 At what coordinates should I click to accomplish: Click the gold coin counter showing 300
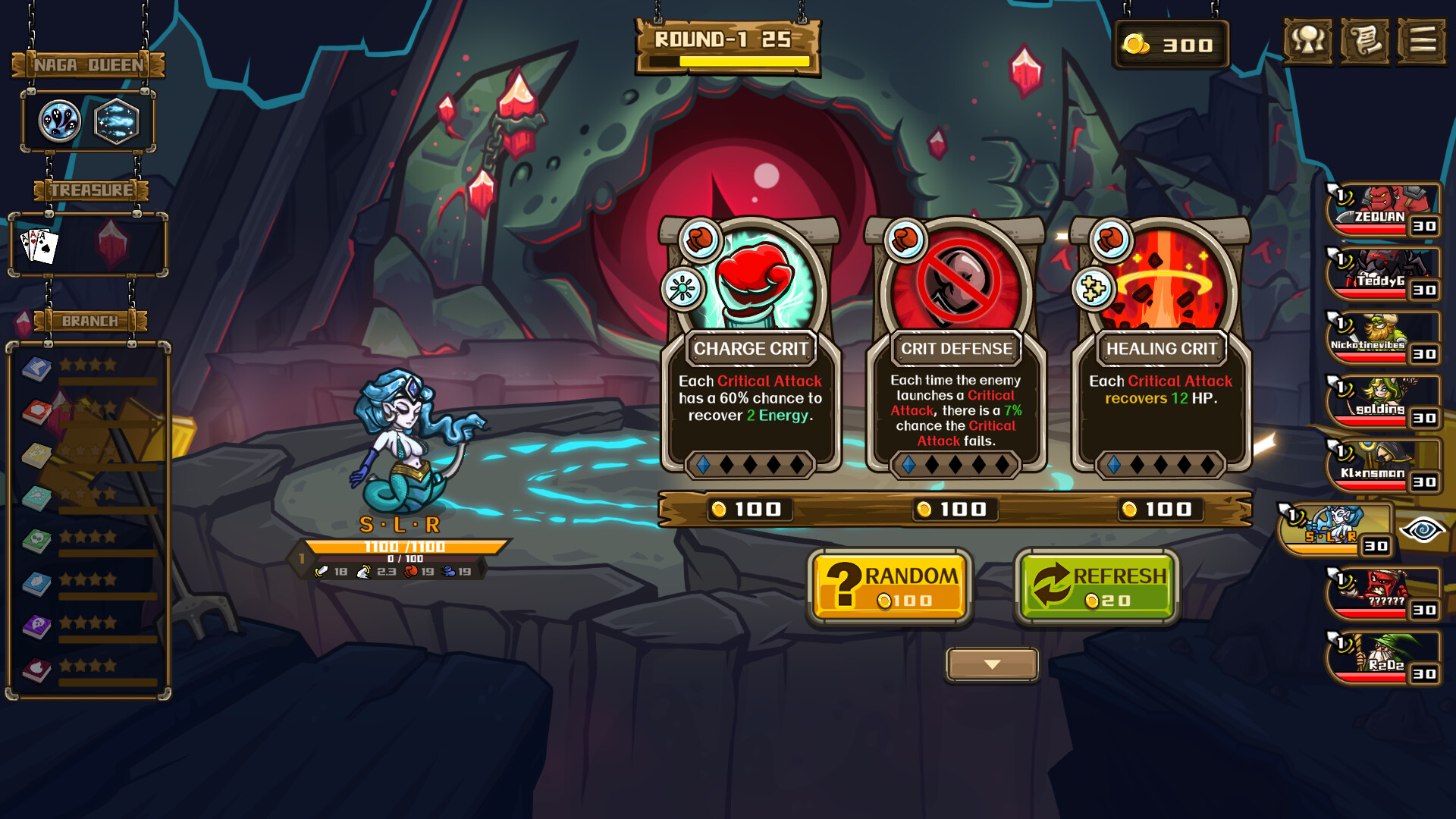click(x=1171, y=44)
